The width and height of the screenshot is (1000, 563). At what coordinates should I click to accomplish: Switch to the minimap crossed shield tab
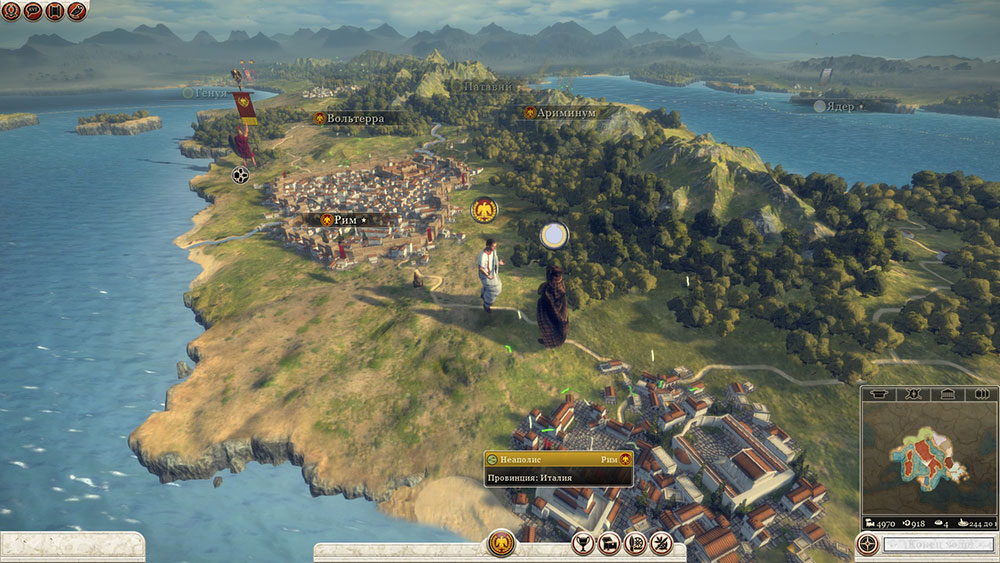pyautogui.click(x=913, y=393)
